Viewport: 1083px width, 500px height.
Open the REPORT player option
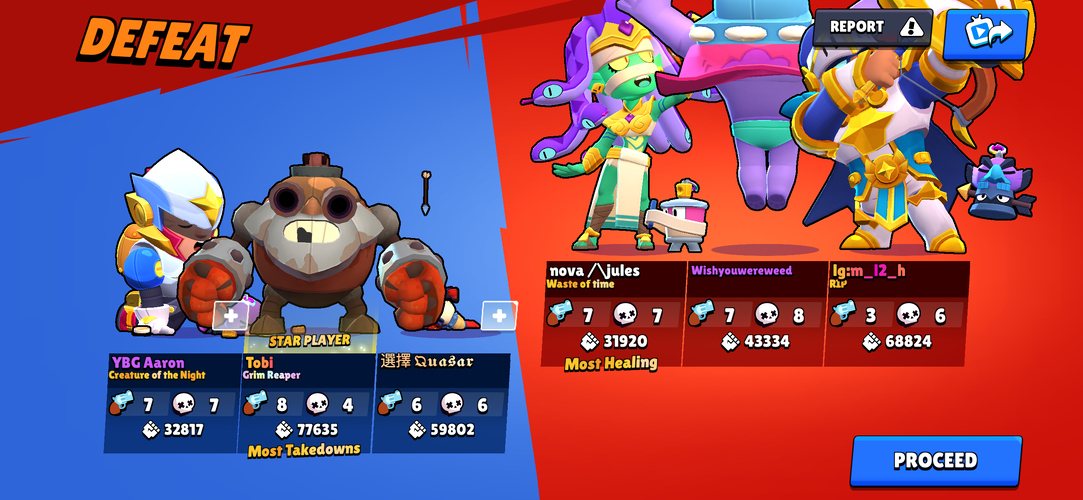[x=872, y=28]
